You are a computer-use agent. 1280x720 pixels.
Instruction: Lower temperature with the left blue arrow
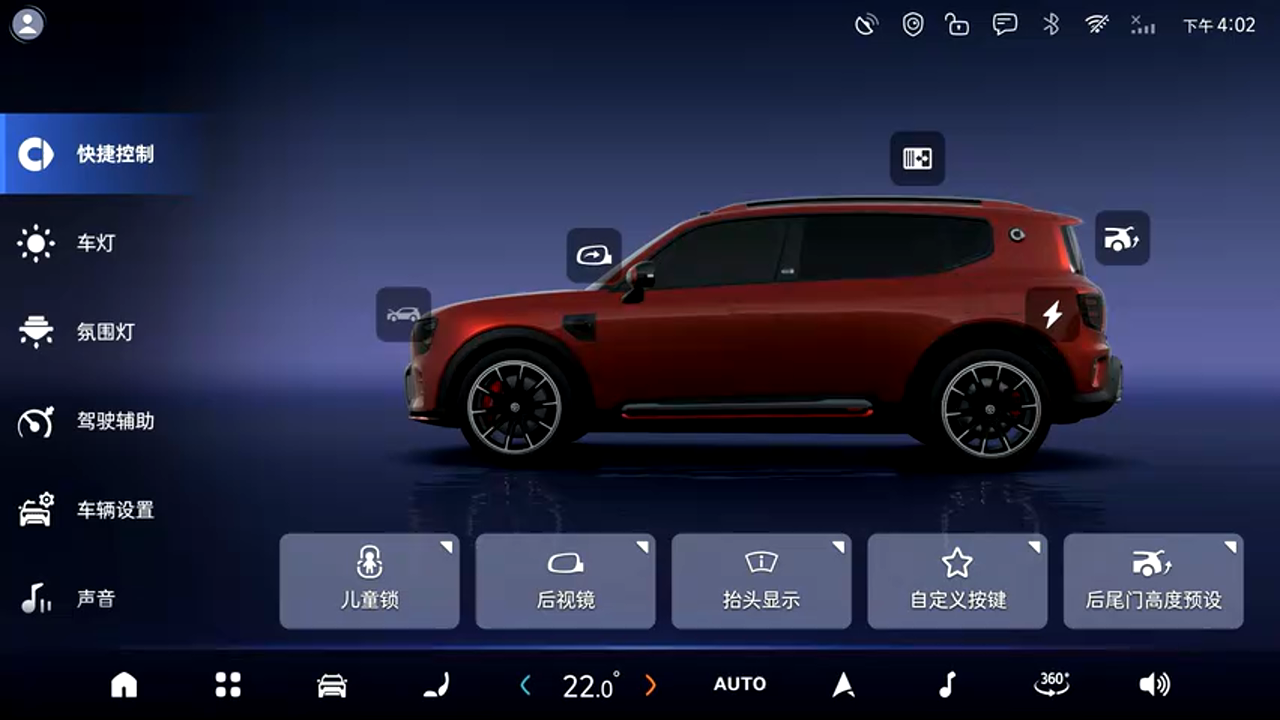coord(526,686)
